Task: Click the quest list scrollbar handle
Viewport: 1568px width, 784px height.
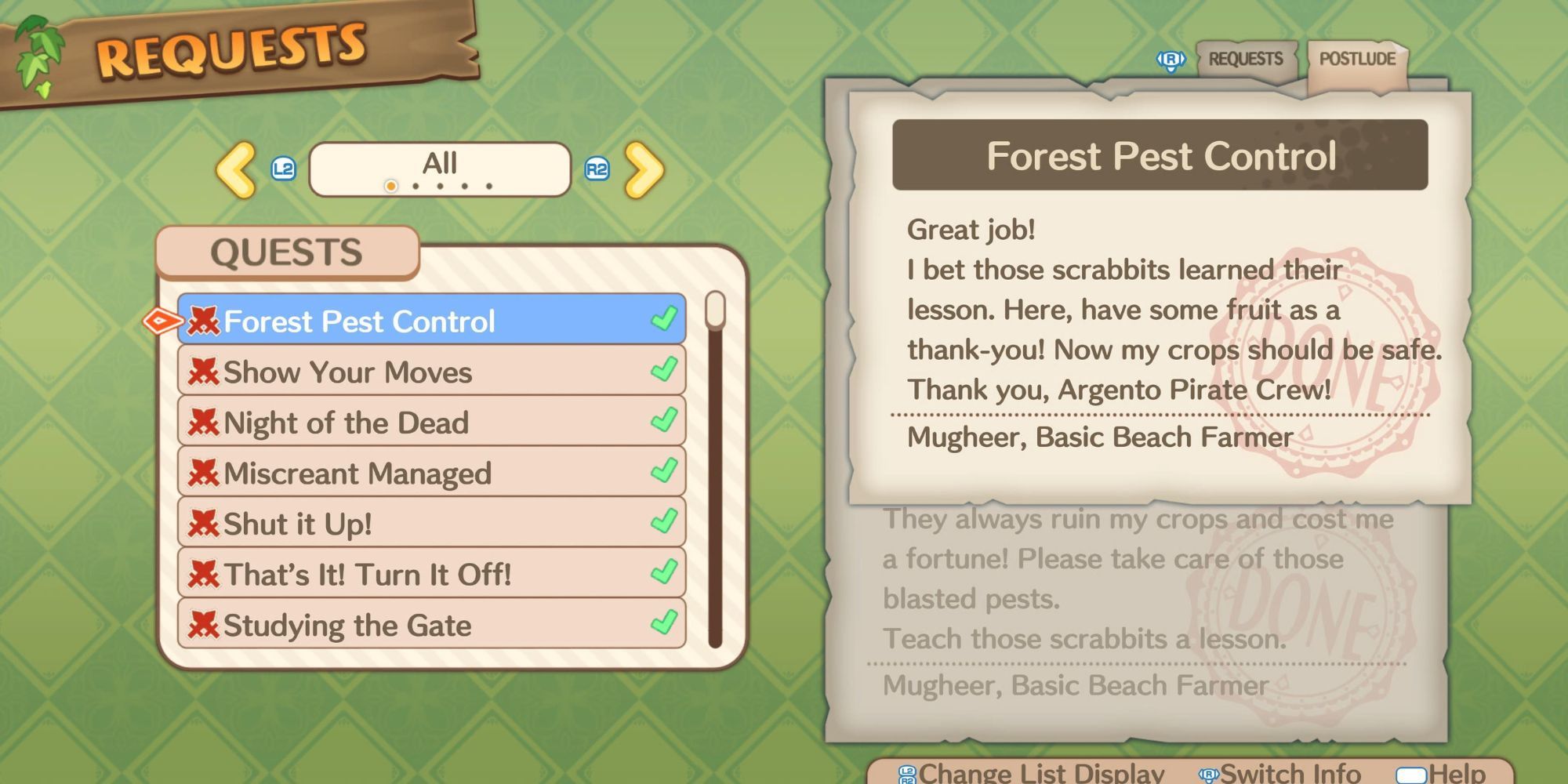Action: [715, 310]
